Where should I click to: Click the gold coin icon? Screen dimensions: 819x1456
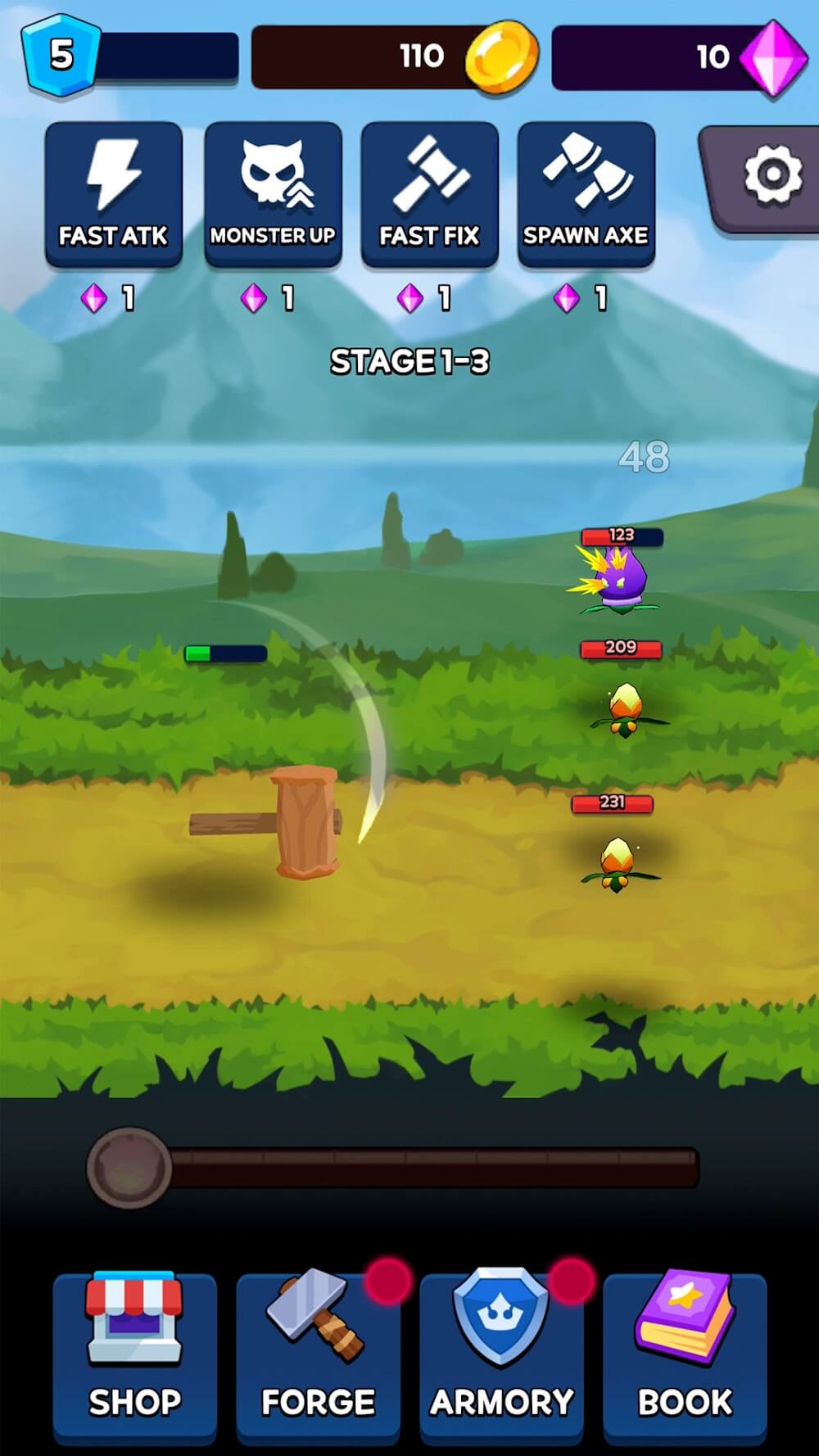point(502,56)
